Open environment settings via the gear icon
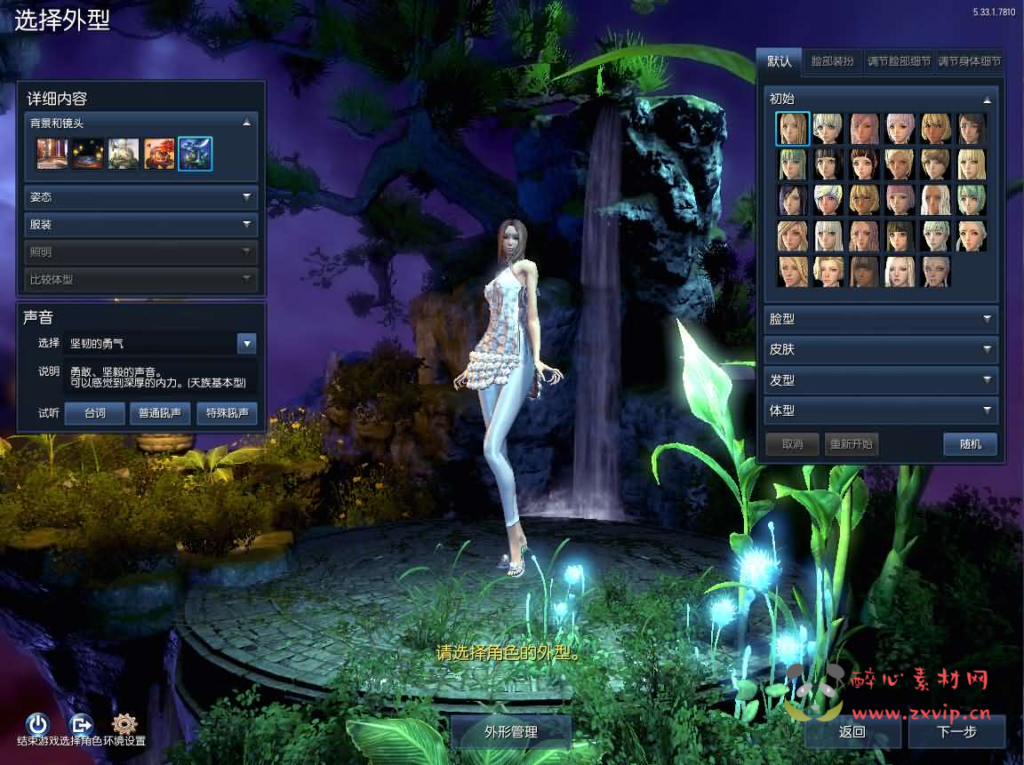The width and height of the screenshot is (1024, 765). click(124, 723)
